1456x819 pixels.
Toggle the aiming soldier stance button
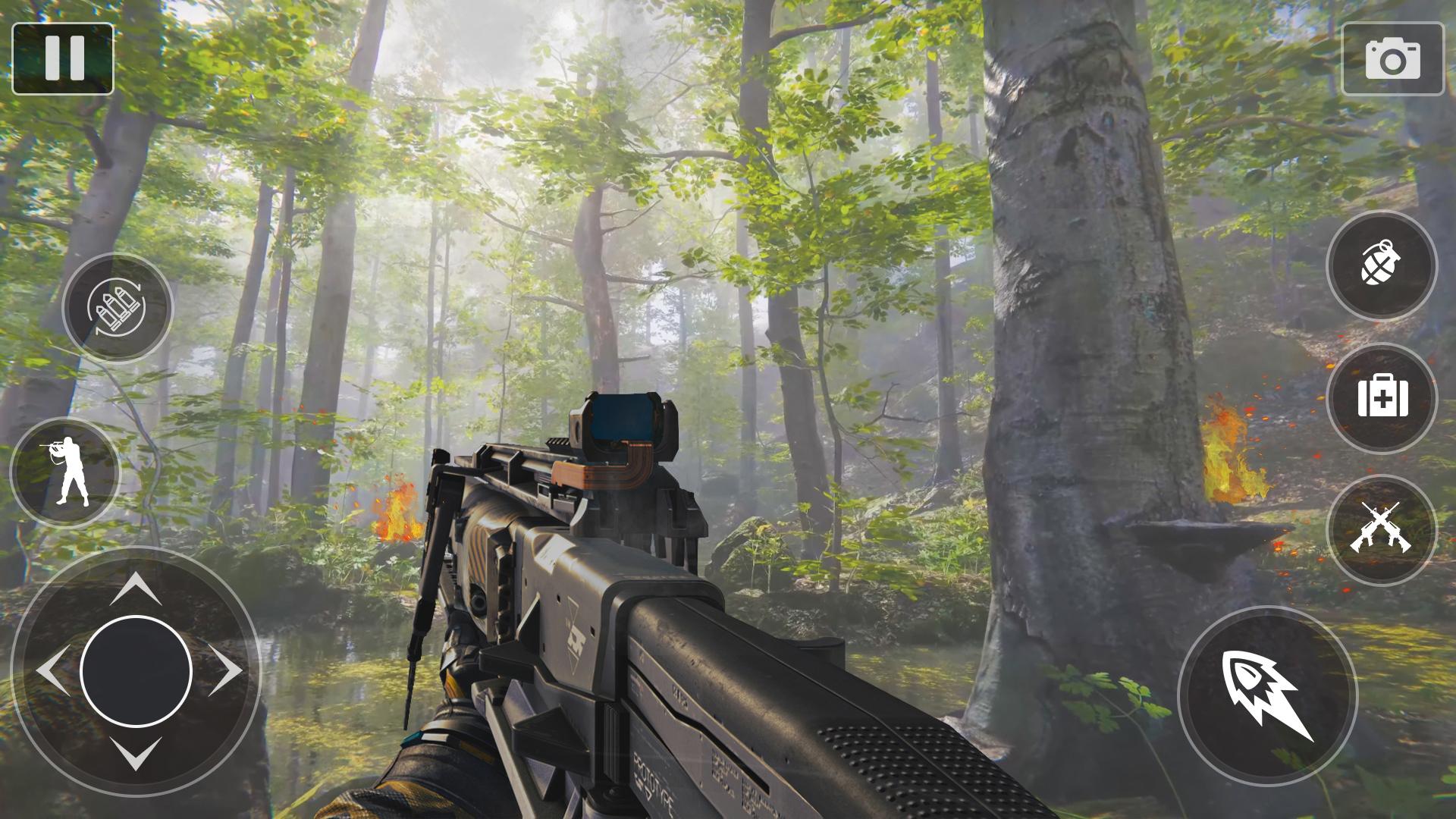point(66,472)
